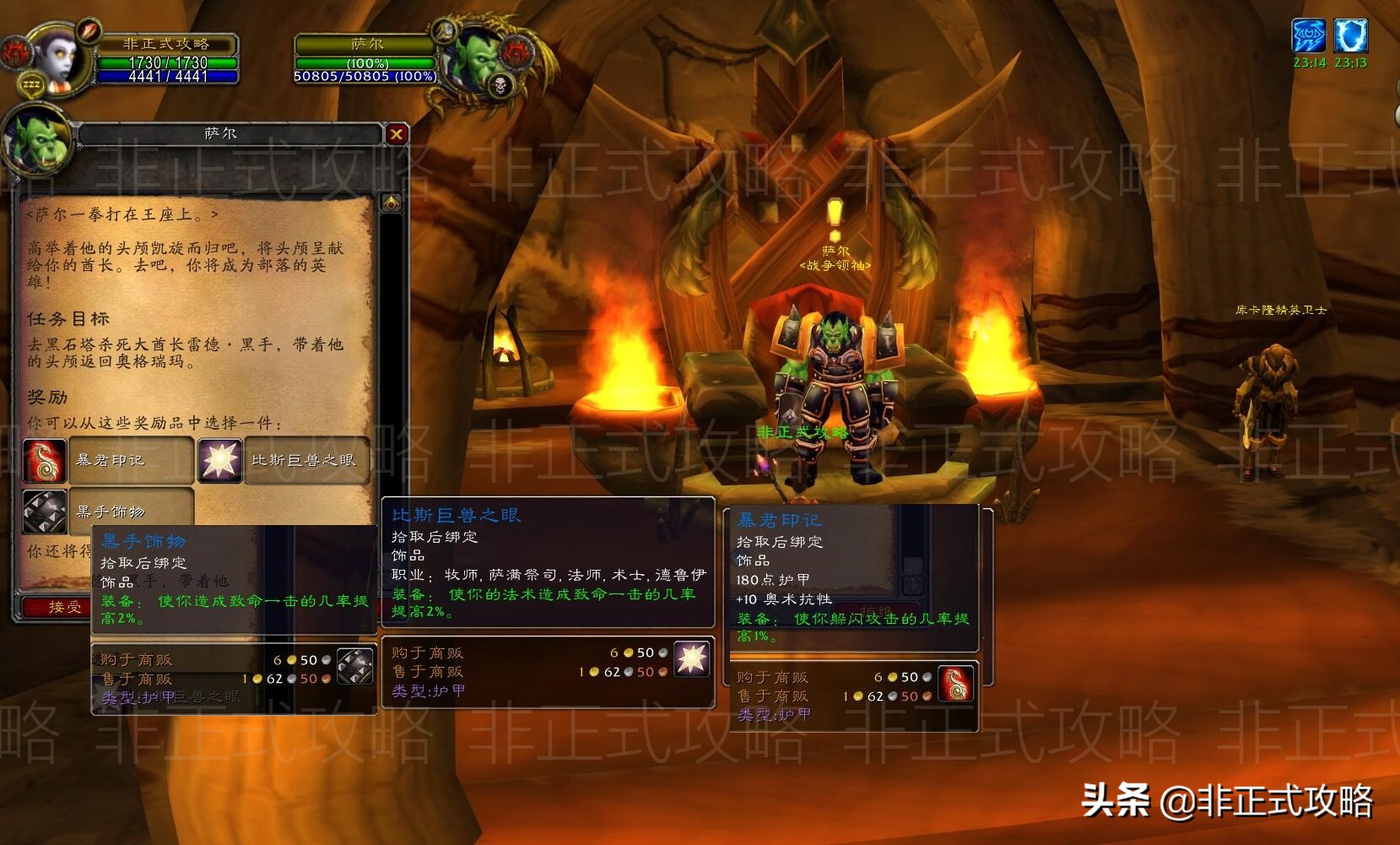The width and height of the screenshot is (1400, 845).
Task: Click the 库卡隆精英卫士 guard NPC
Action: (x=1270, y=388)
